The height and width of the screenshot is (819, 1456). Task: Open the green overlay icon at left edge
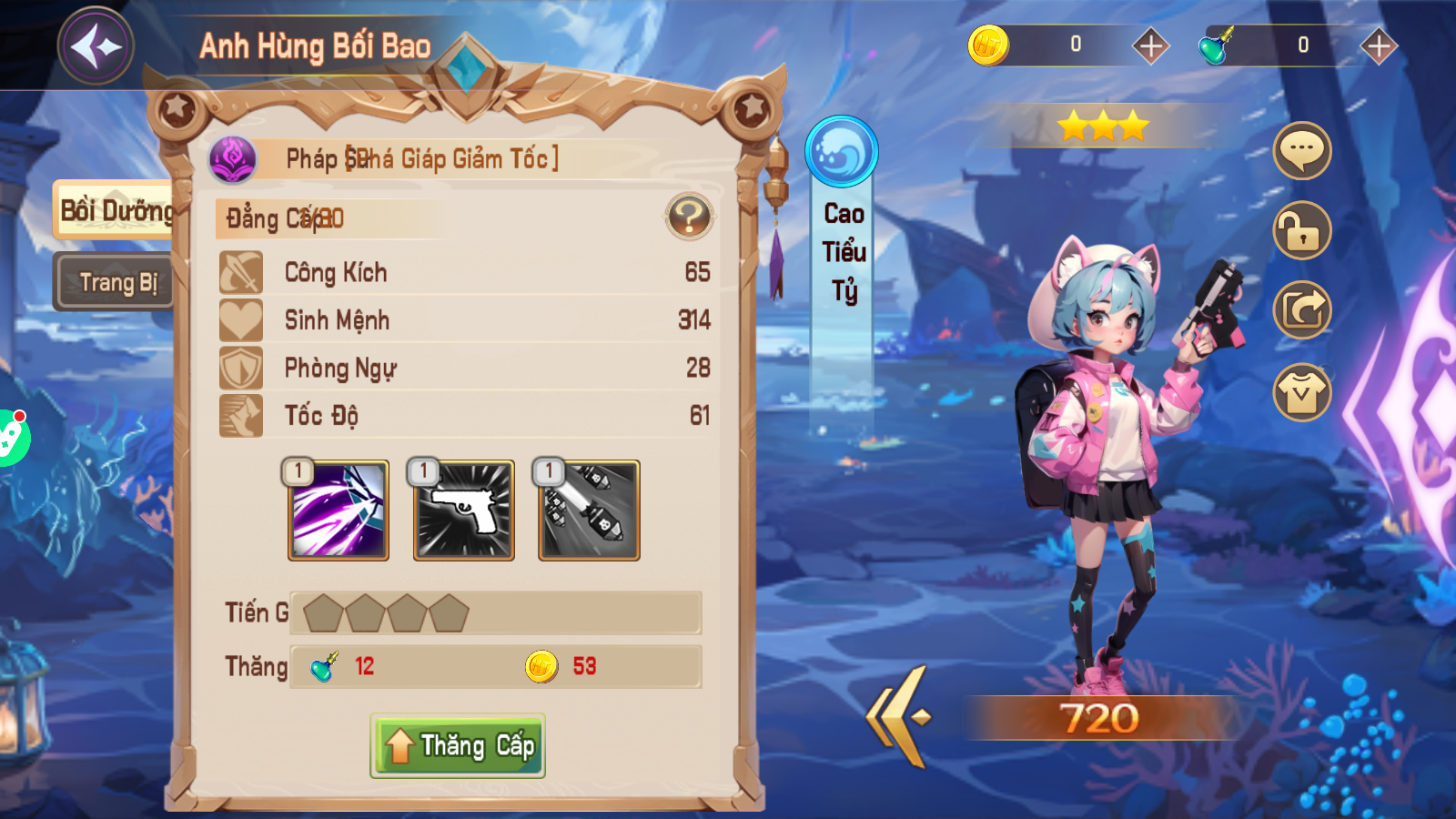point(11,437)
